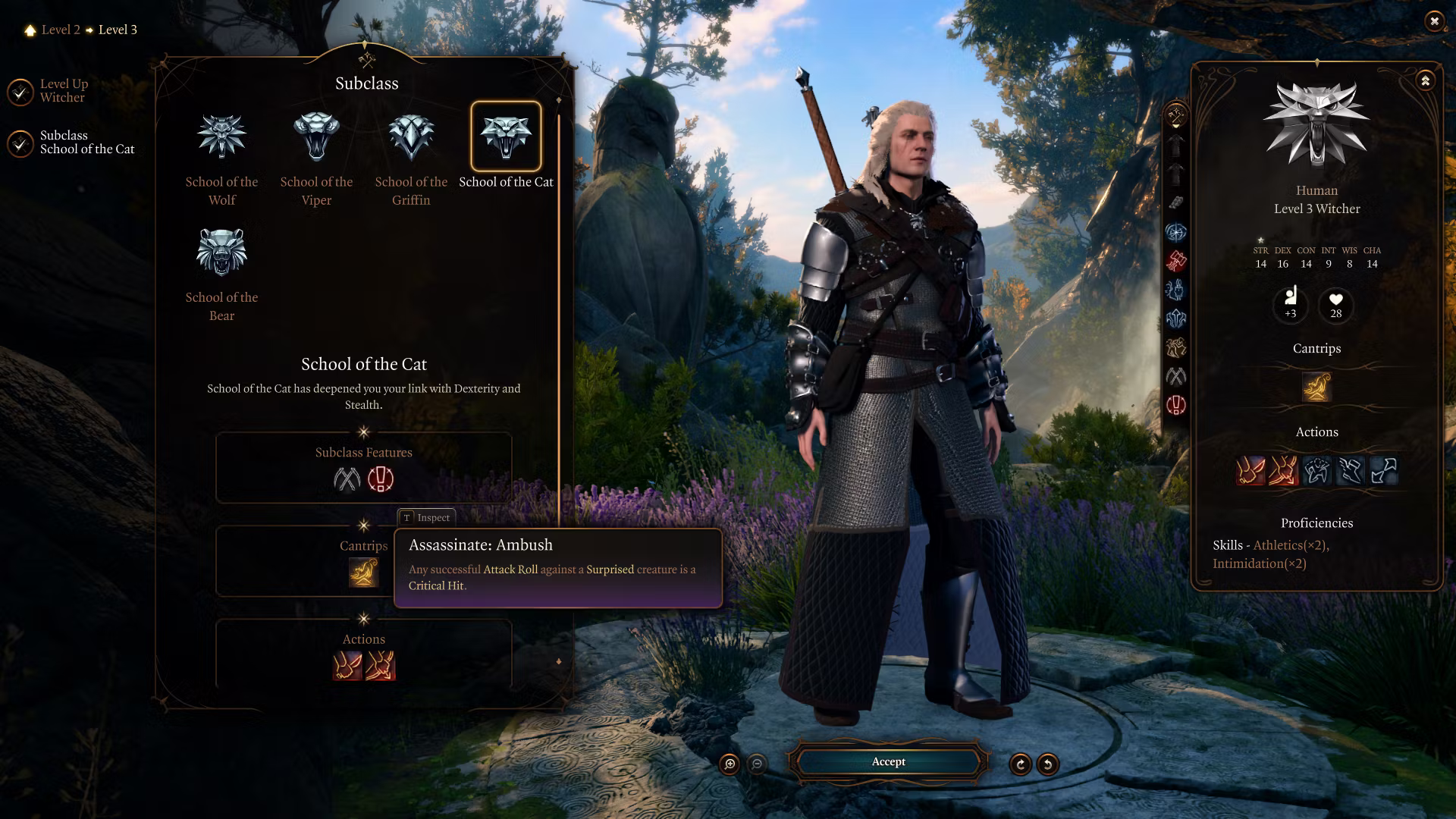
Task: Inspect the red exclamation subclass feature icon
Action: 381,479
